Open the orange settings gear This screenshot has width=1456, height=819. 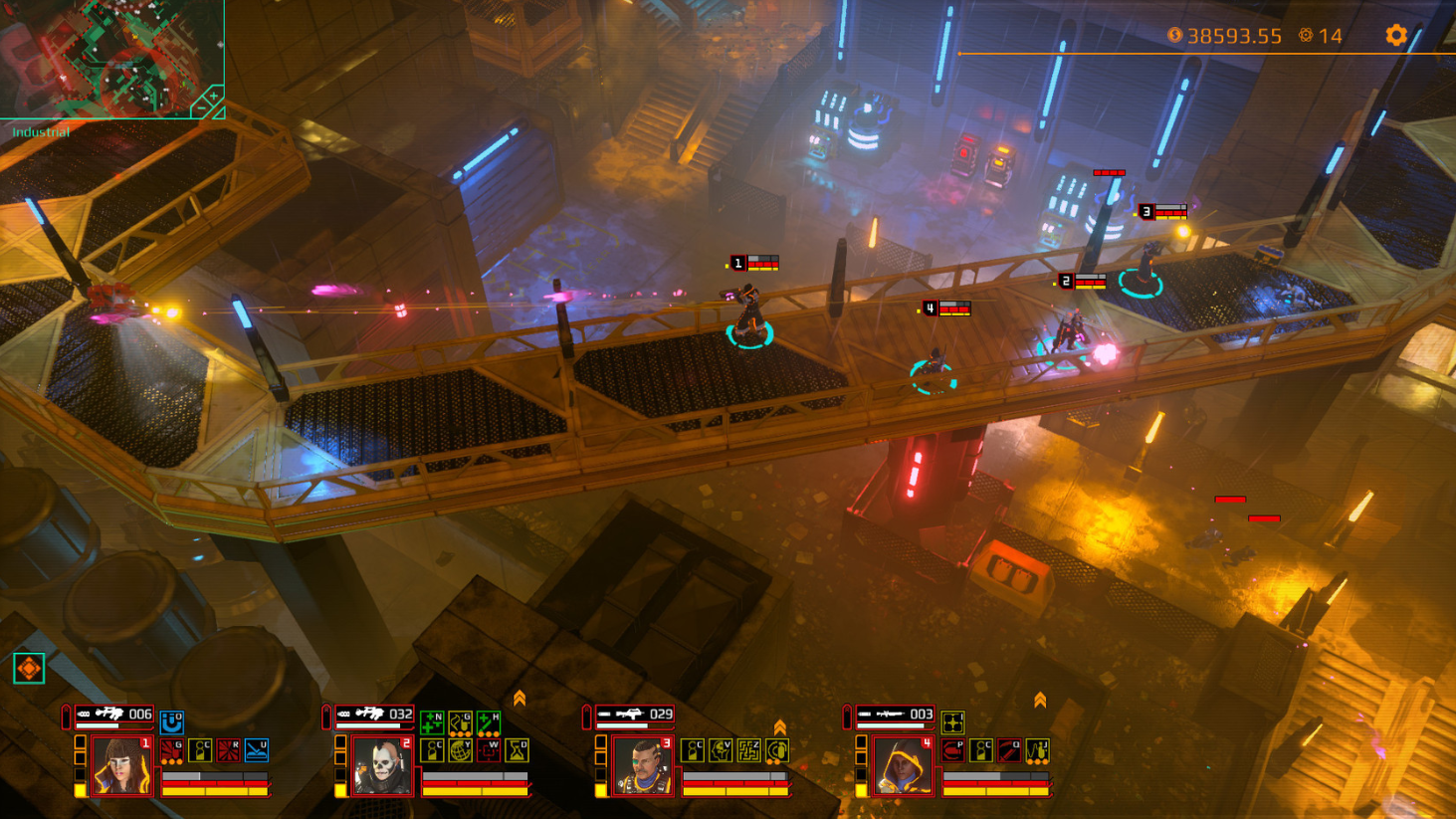[1394, 34]
